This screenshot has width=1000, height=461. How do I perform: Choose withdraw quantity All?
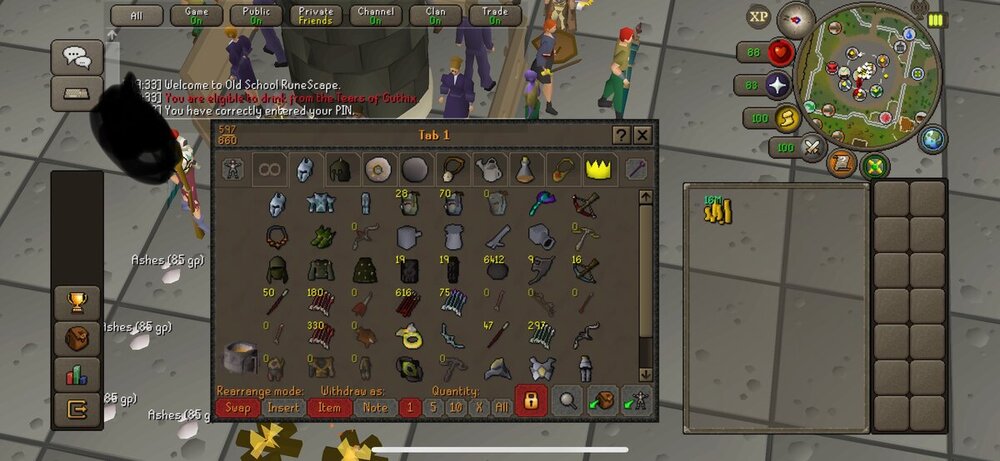501,407
